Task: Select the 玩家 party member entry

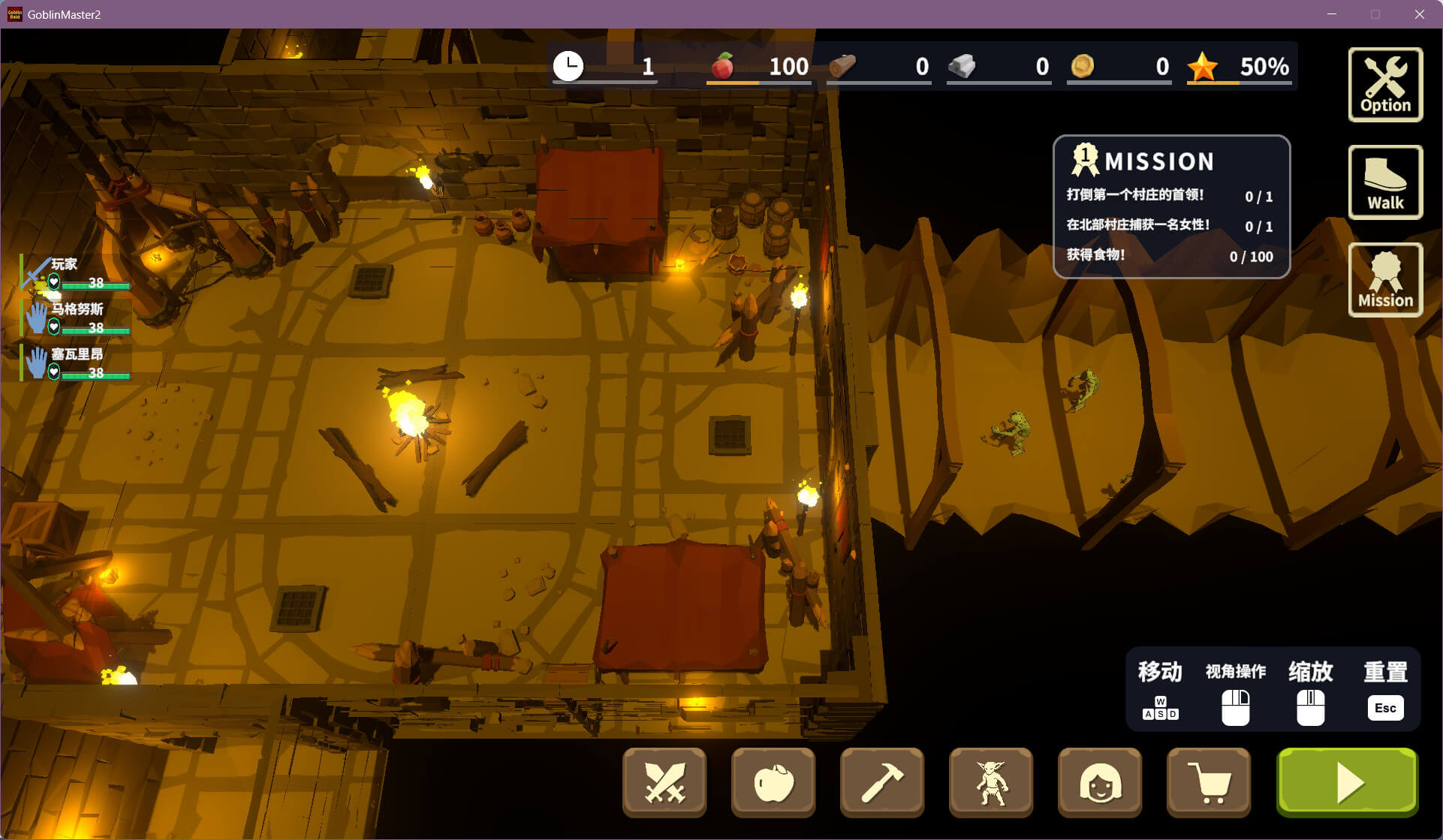Action: 76,273
